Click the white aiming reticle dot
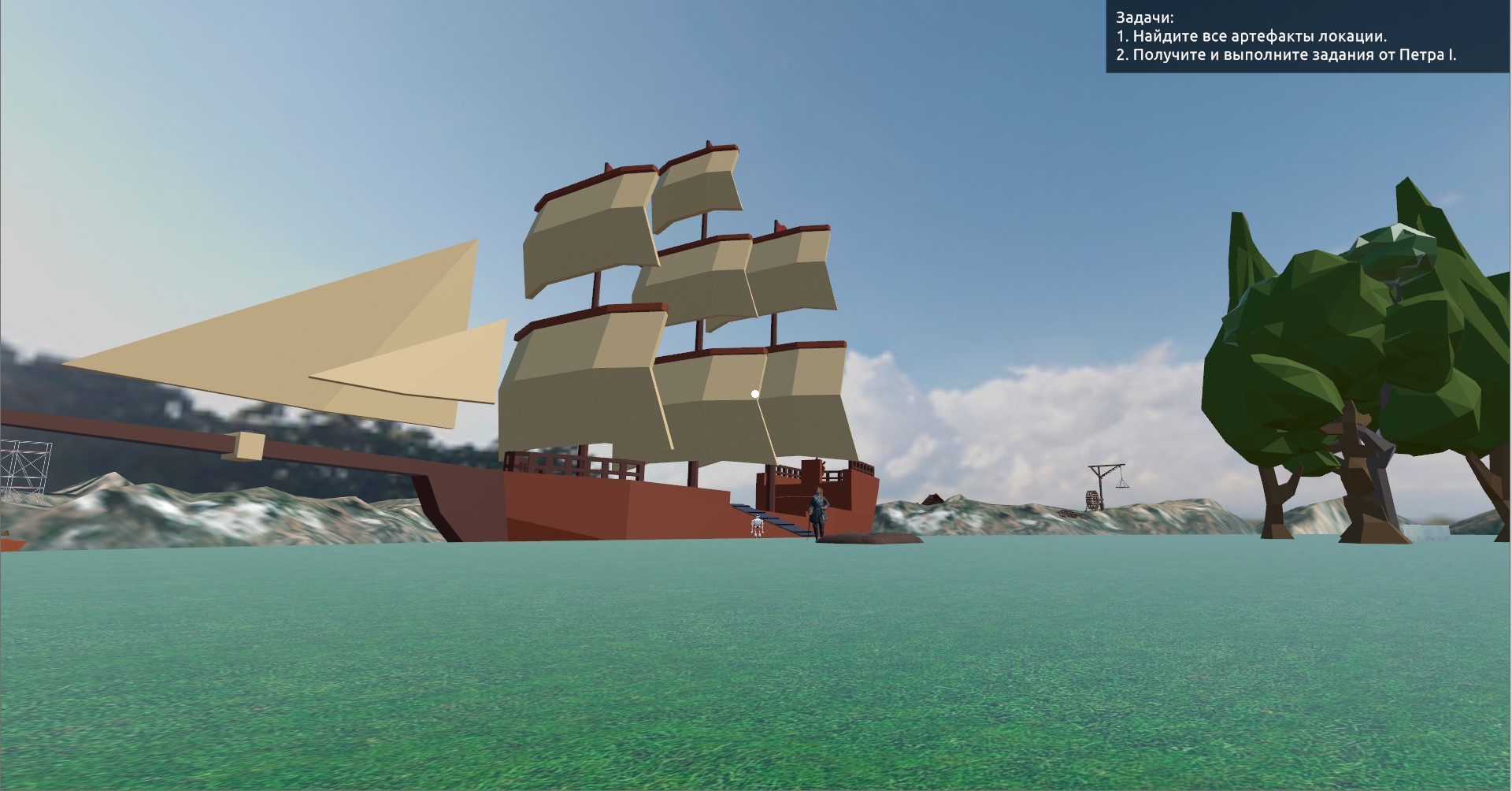Viewport: 1512px width, 791px height. (x=754, y=392)
